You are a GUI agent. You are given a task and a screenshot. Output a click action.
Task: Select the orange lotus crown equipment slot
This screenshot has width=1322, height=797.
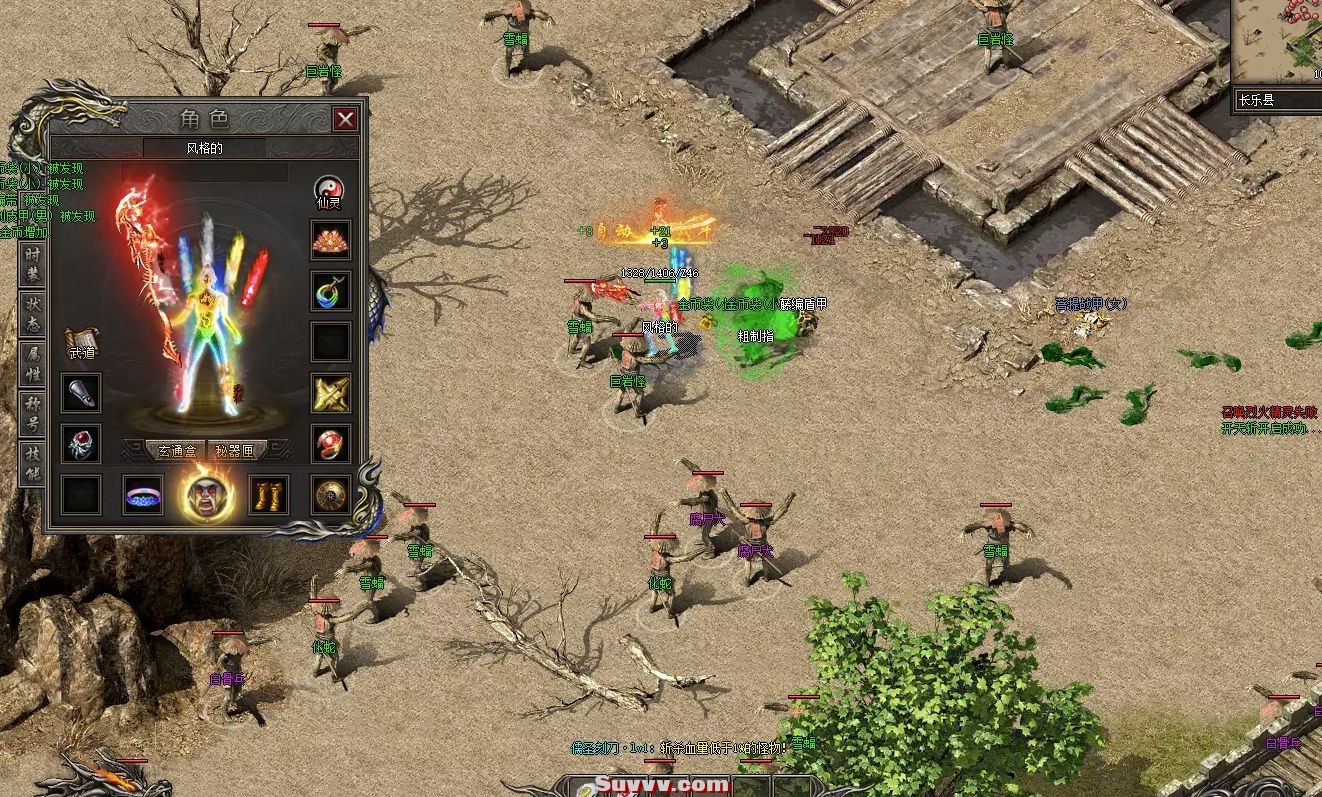click(x=330, y=241)
